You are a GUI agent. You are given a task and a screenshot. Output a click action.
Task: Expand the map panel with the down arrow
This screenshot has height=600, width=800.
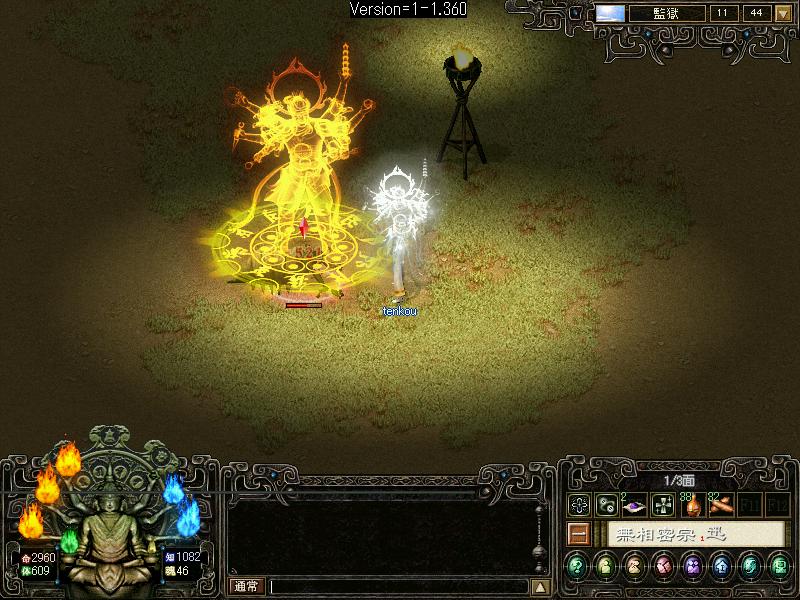point(783,14)
